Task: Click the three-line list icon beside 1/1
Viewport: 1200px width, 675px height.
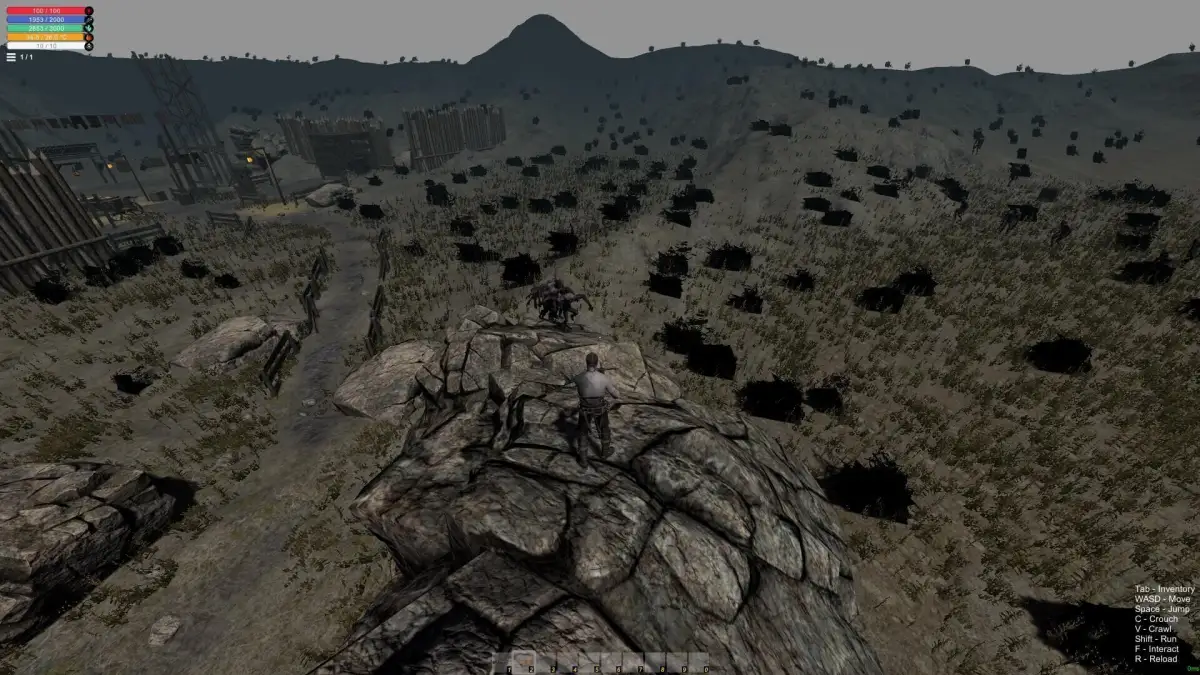Action: (x=11, y=57)
